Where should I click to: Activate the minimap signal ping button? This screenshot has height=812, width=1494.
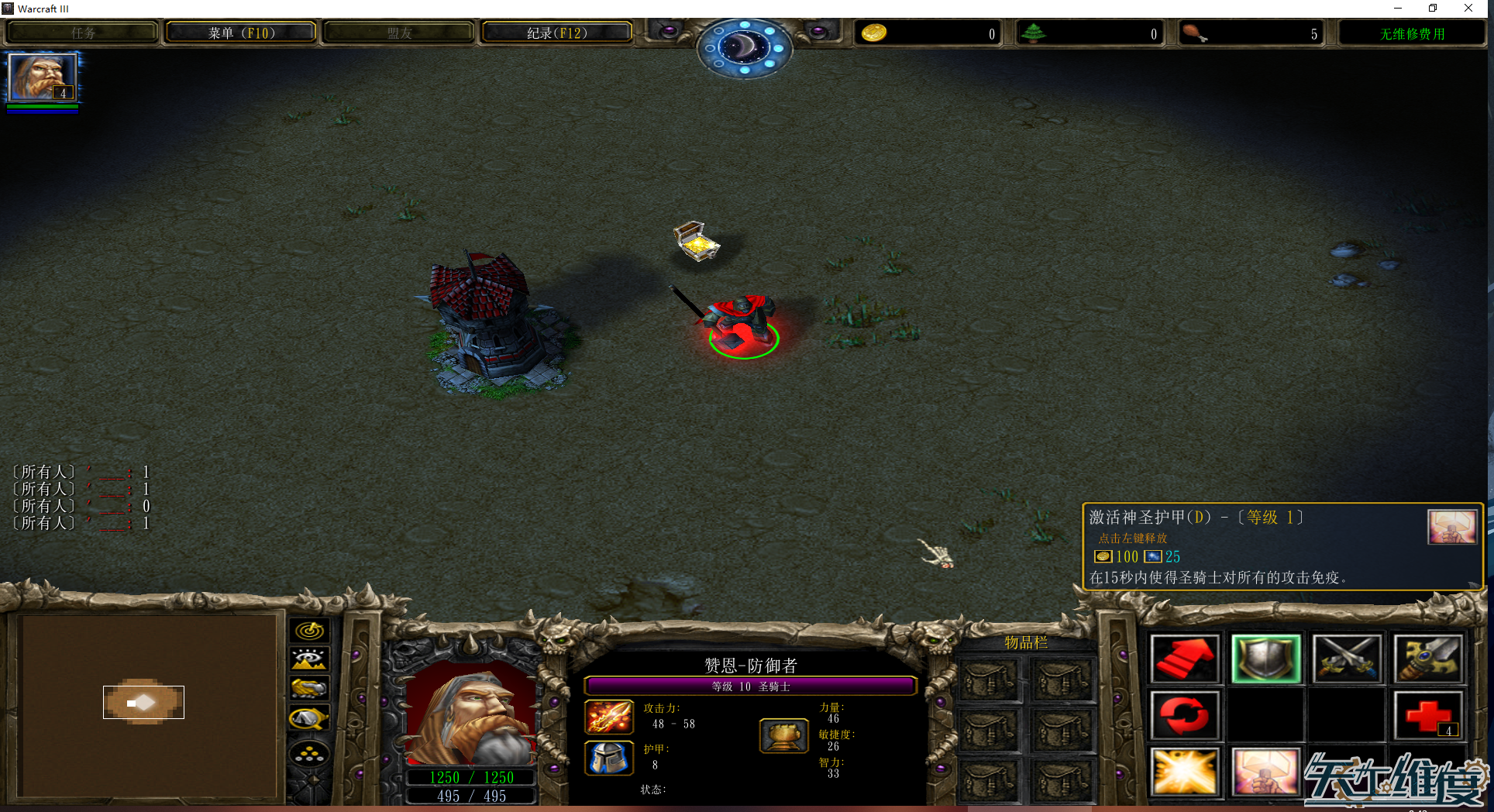(x=309, y=631)
